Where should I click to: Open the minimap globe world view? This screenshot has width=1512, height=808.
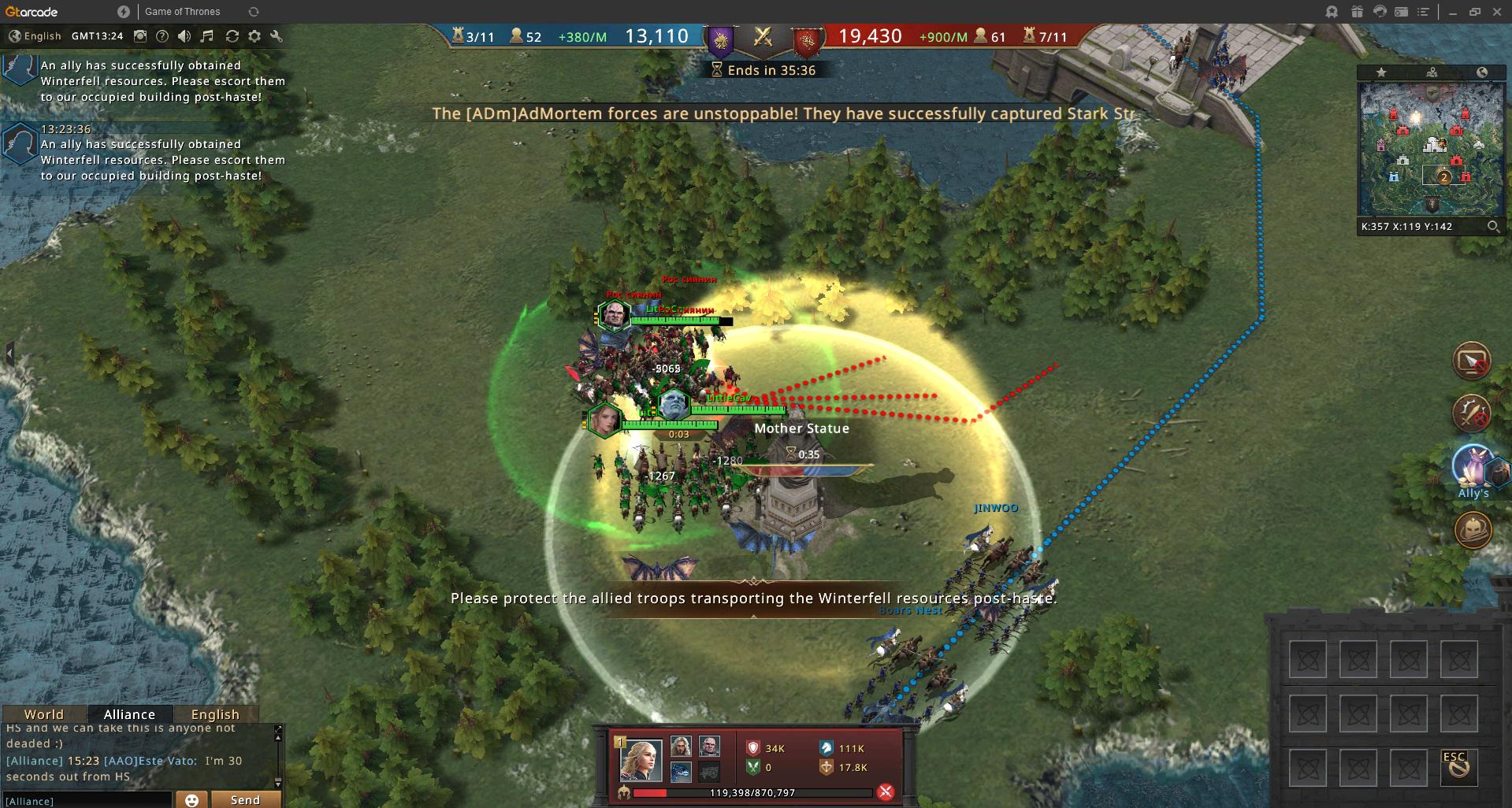click(x=1482, y=72)
